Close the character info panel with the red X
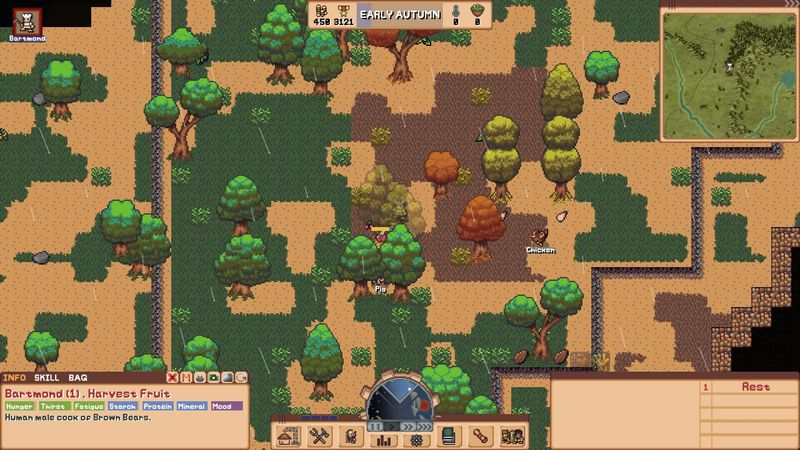 pos(172,377)
